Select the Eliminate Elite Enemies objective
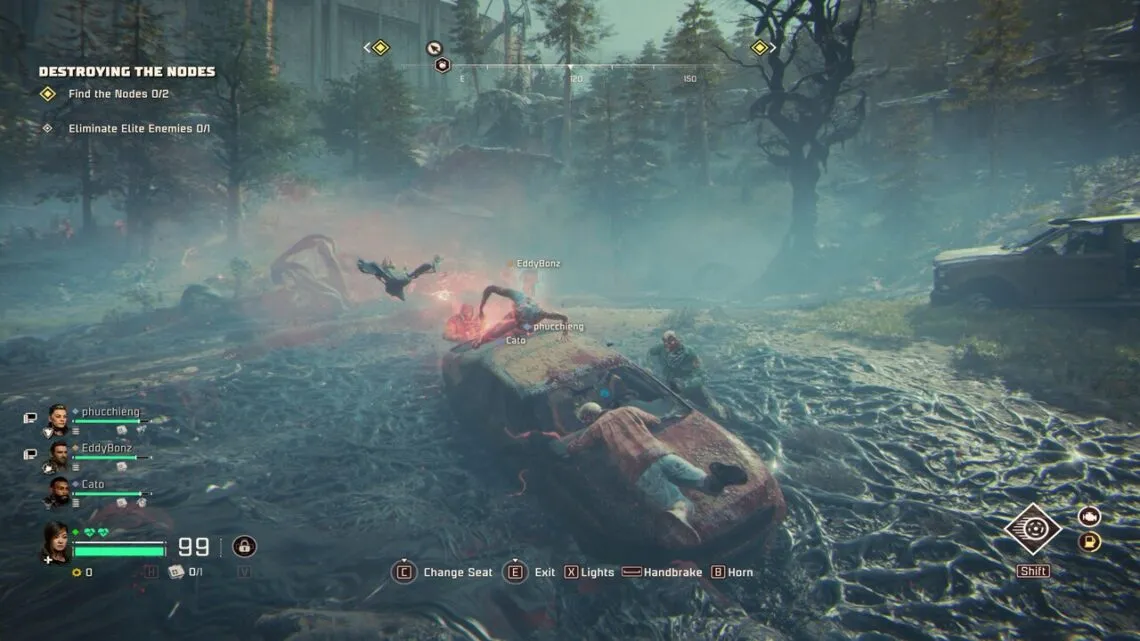Screen dimensions: 1140x641 (x=130, y=128)
